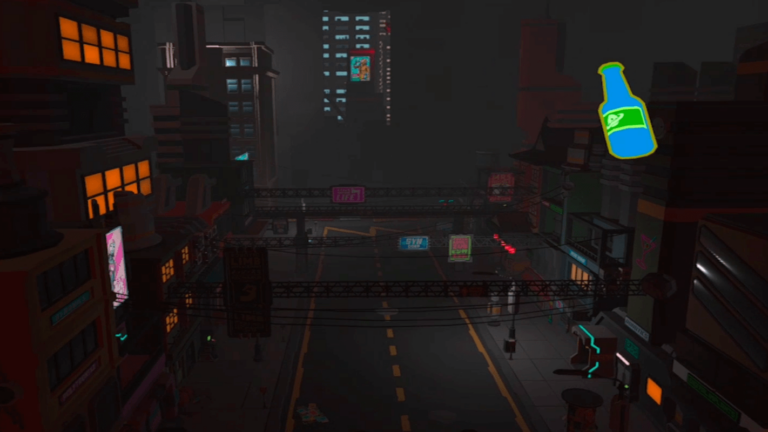Click the blue bottle icon
Image resolution: width=768 pixels, height=432 pixels.
626,115
